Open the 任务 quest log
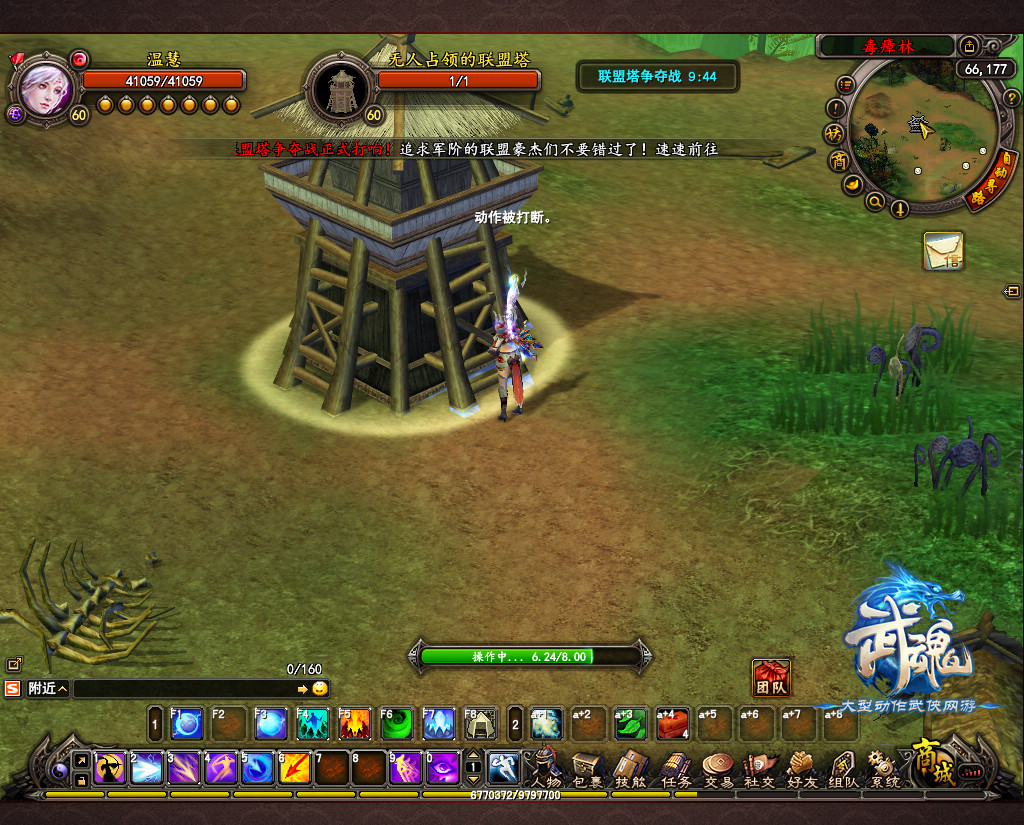Screen dimensions: 1024x825 [676, 768]
